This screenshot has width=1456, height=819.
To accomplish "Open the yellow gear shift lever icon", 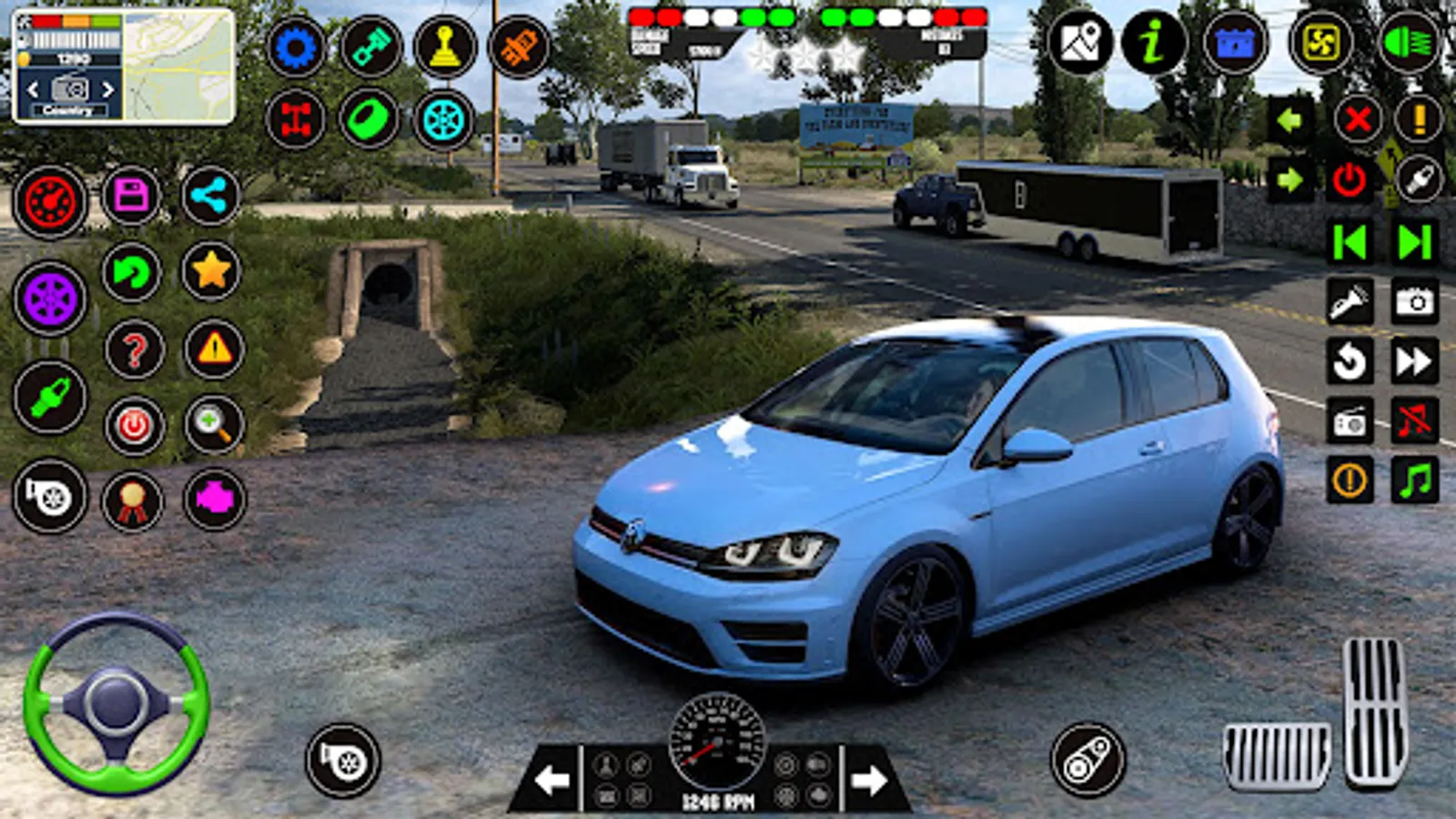I will [445, 46].
